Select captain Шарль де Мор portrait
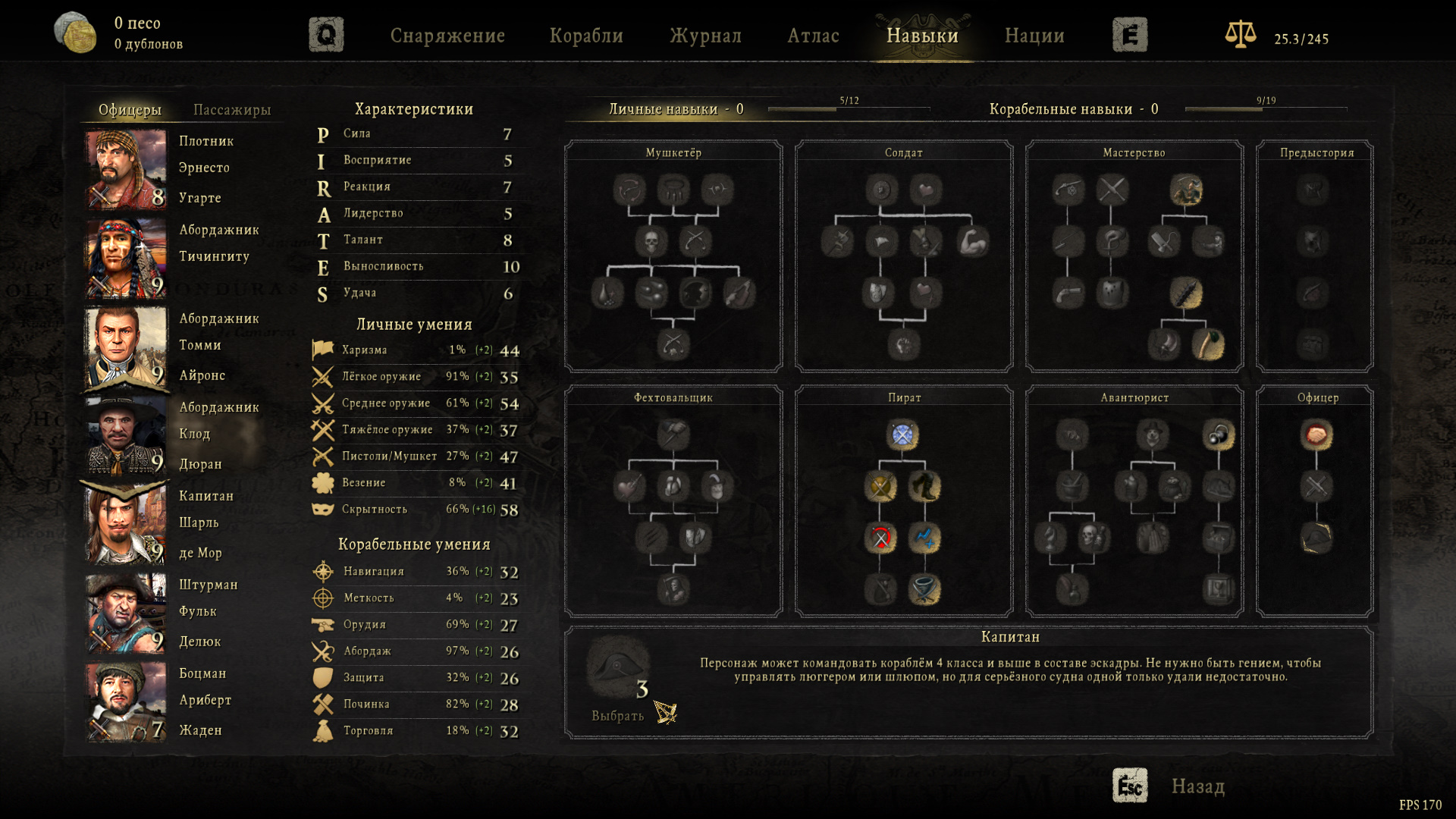This screenshot has width=1456, height=819. (x=126, y=524)
